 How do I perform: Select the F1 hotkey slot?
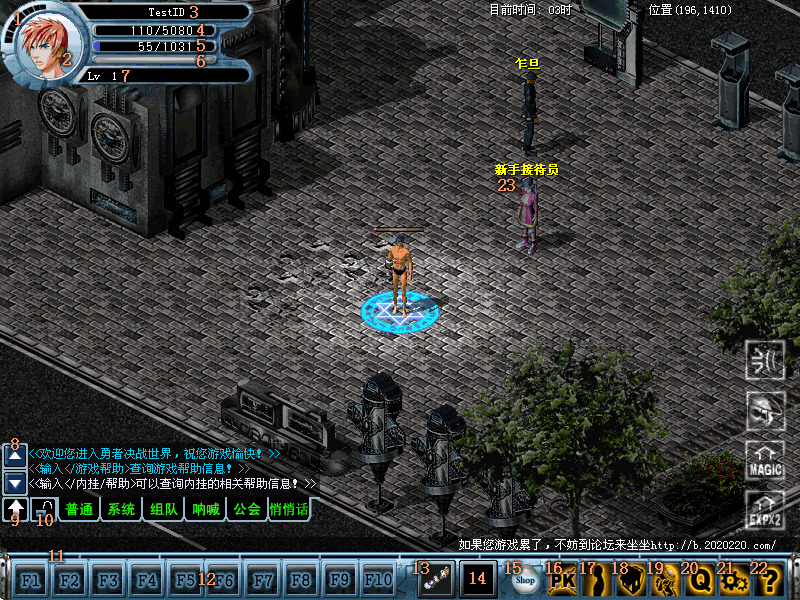point(31,580)
